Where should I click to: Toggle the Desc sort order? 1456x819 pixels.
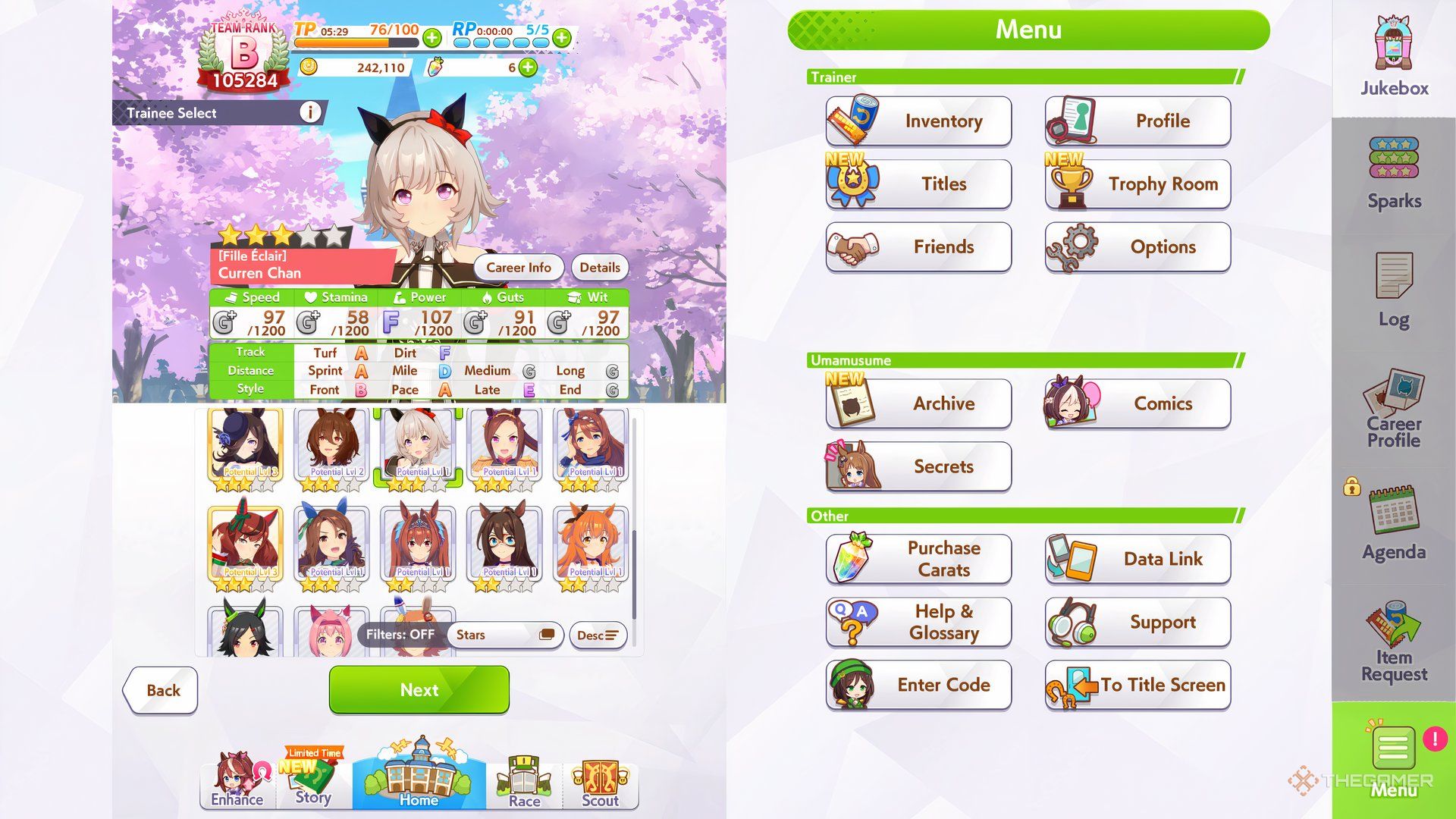(598, 635)
